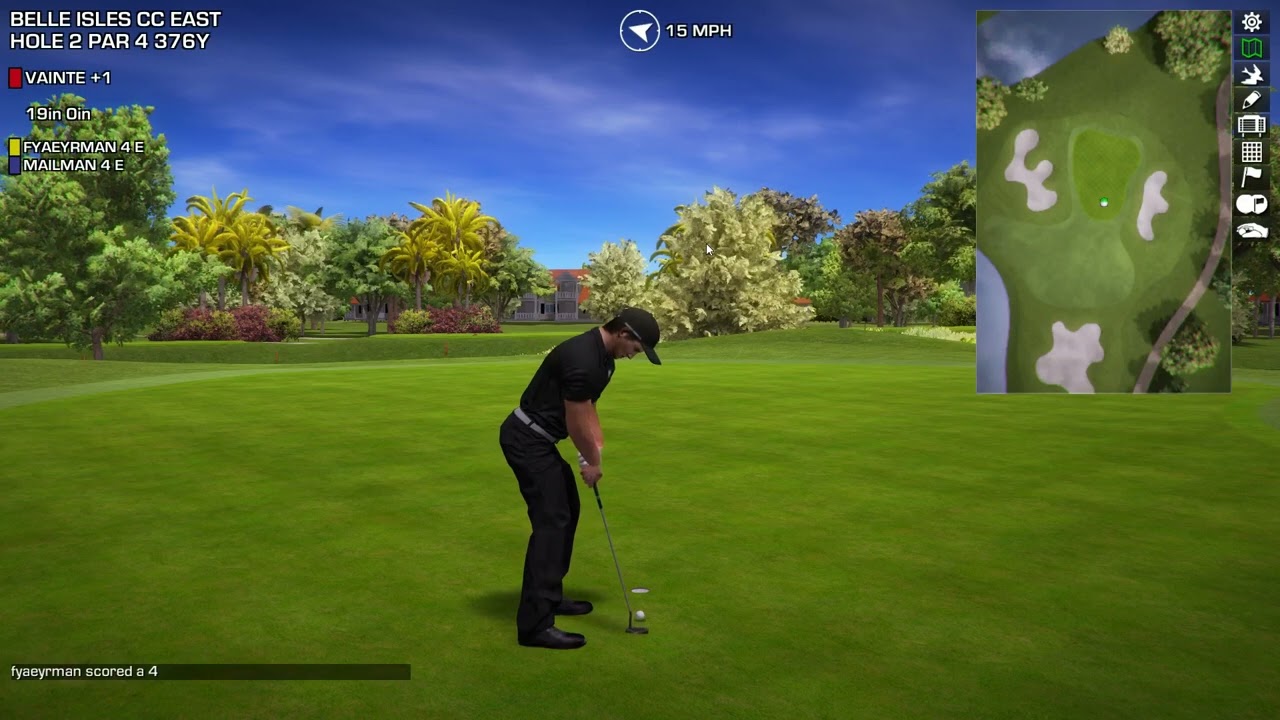Click the chat message log bar
Image resolution: width=1280 pixels, height=720 pixels.
210,672
